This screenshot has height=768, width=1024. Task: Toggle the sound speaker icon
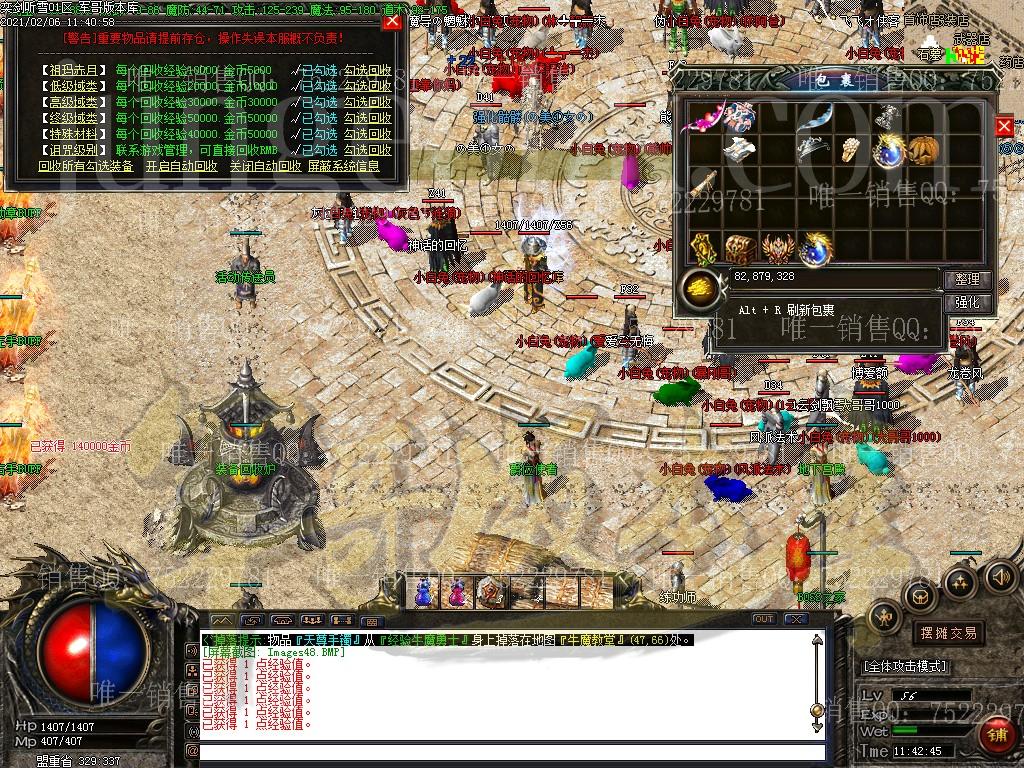1000,577
